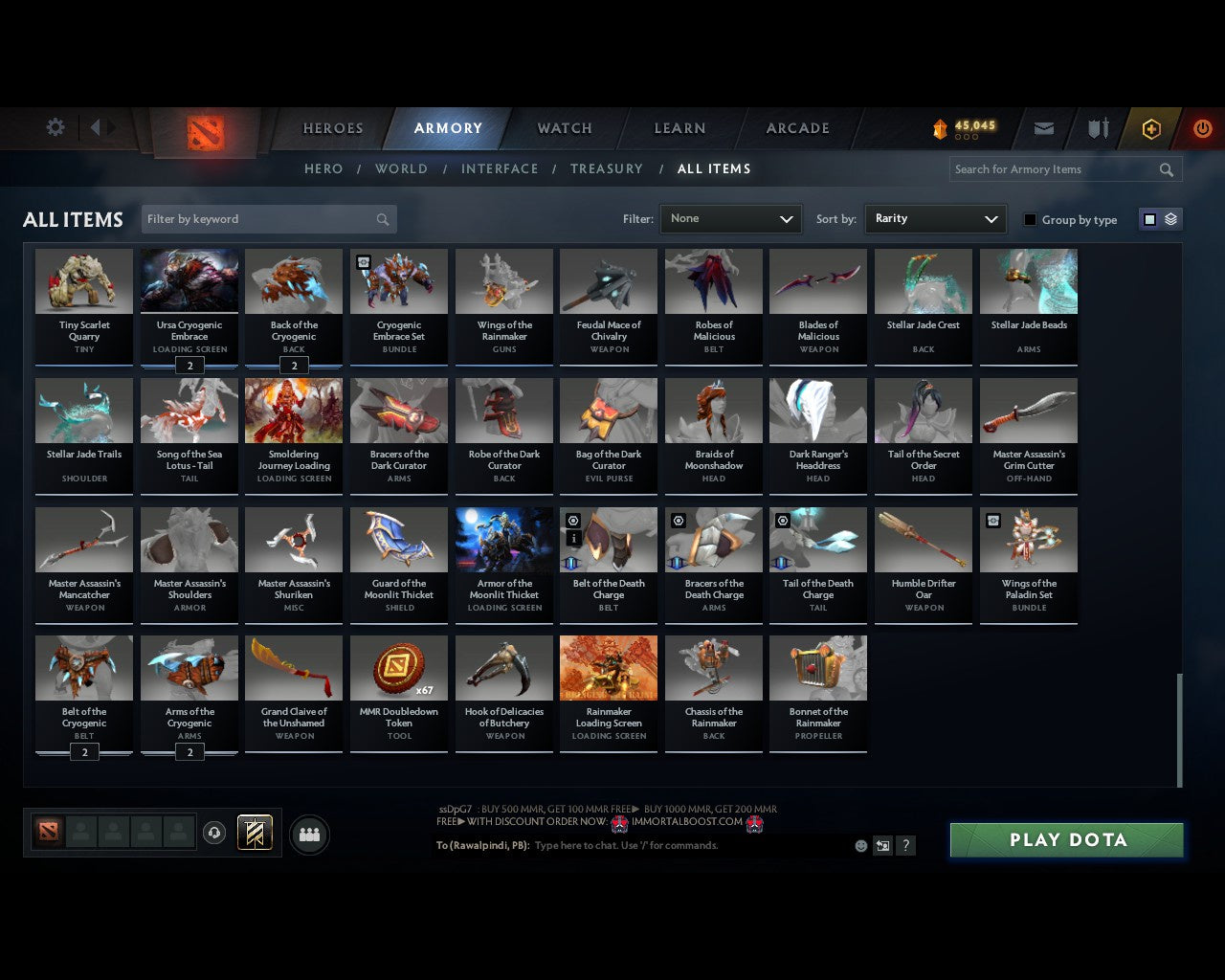
Task: Click the headset voice chat icon
Action: (x=214, y=833)
